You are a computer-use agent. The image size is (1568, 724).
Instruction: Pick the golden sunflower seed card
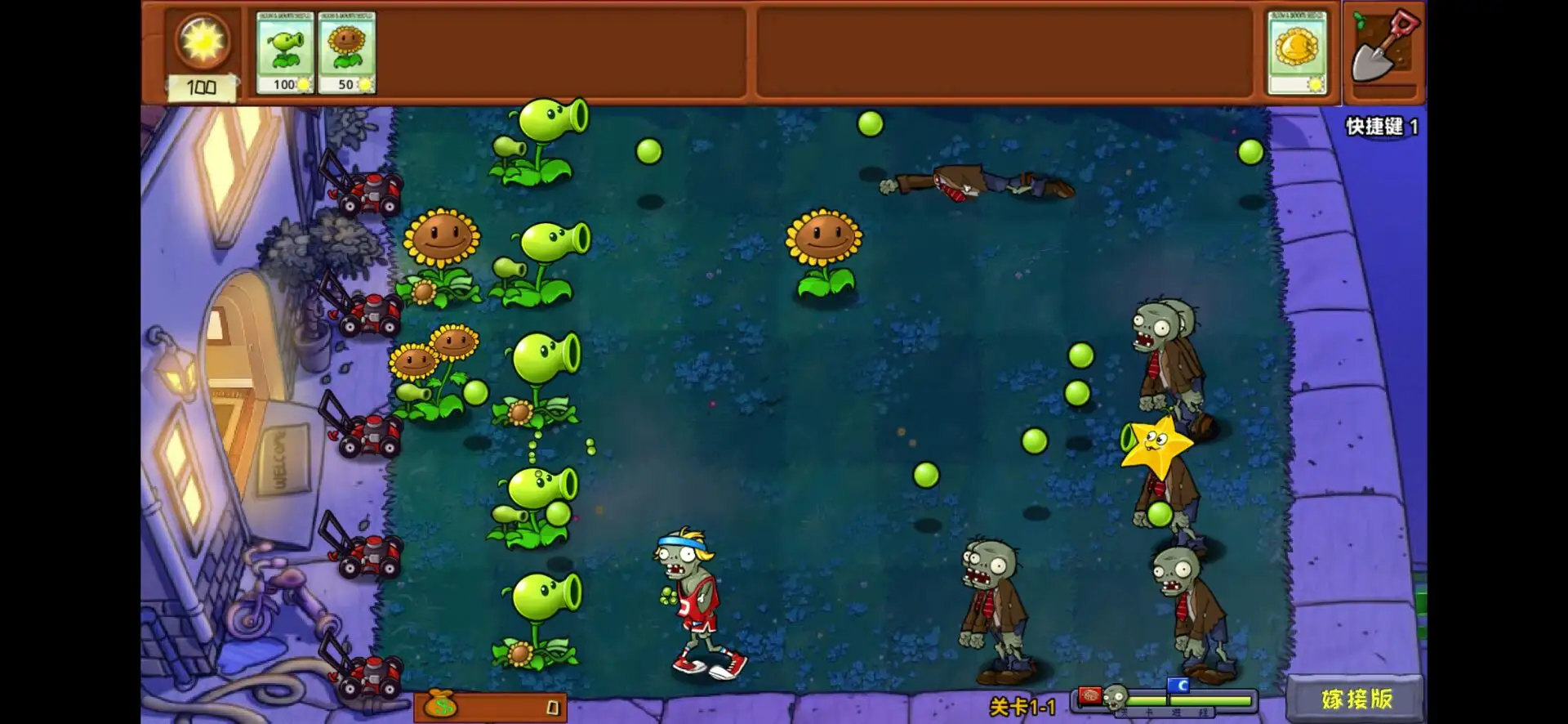[x=1297, y=53]
